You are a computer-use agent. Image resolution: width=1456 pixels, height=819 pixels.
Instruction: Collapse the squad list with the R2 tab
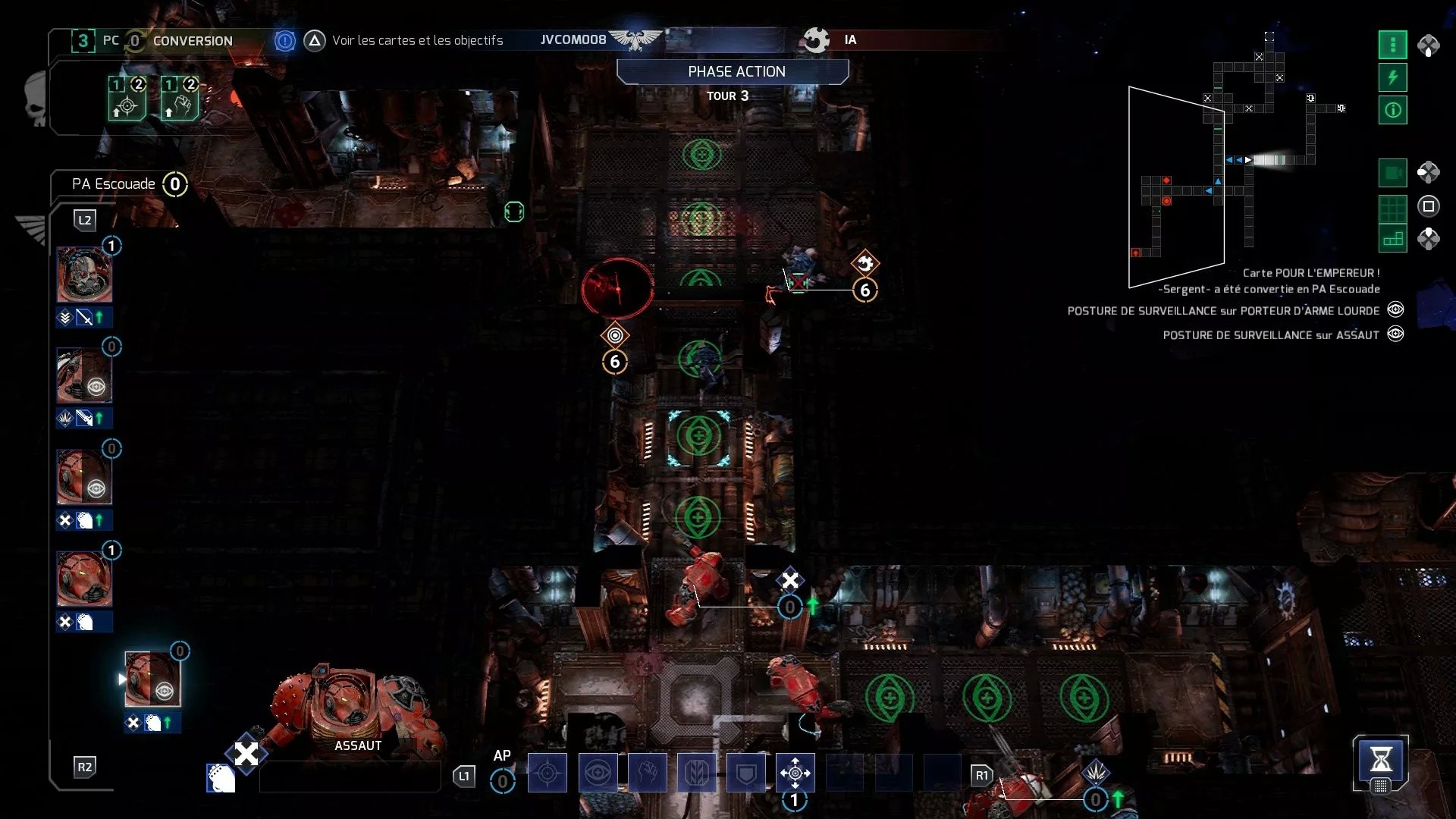click(85, 767)
